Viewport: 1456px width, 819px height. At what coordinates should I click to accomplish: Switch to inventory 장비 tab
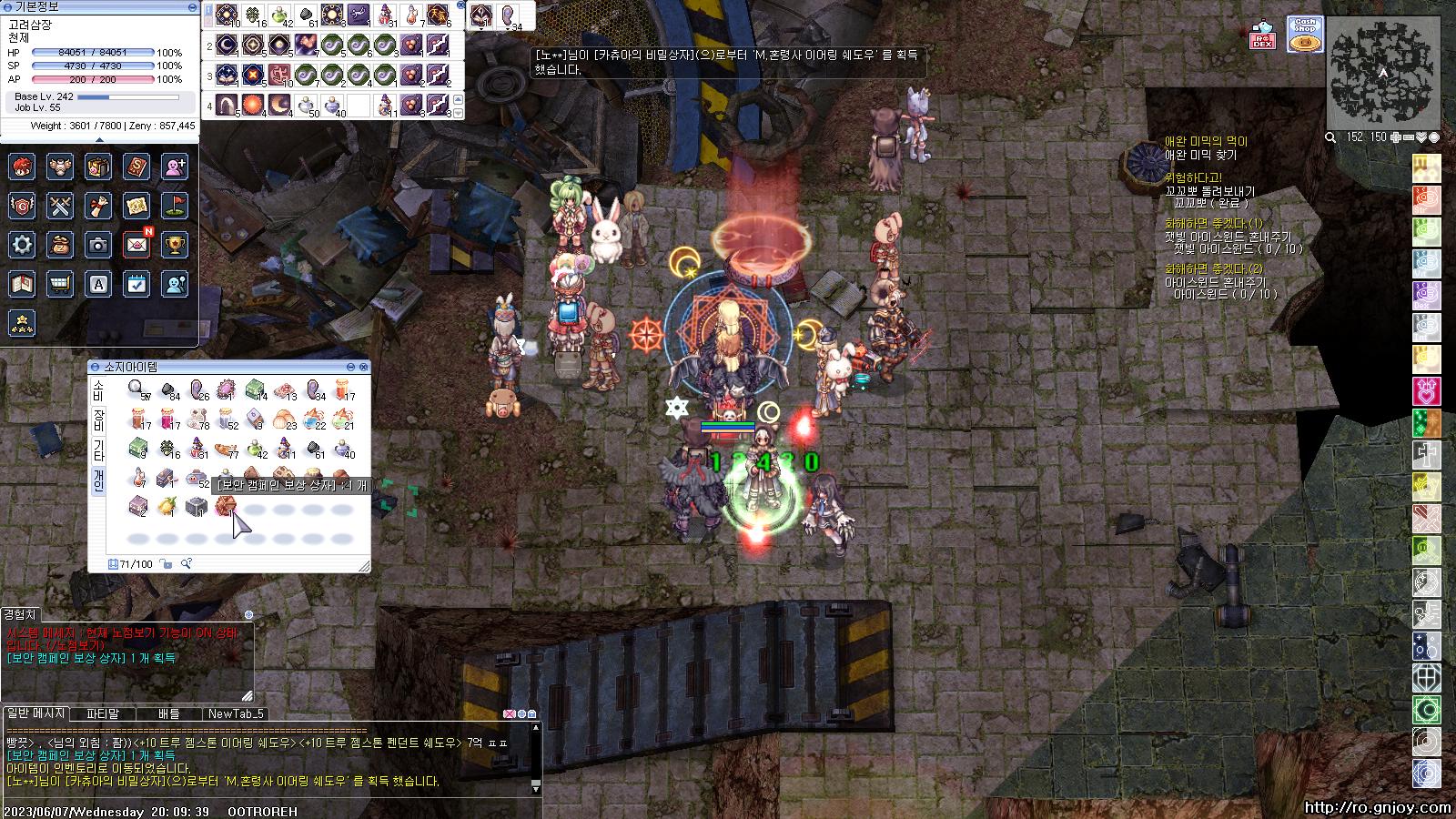coord(98,420)
